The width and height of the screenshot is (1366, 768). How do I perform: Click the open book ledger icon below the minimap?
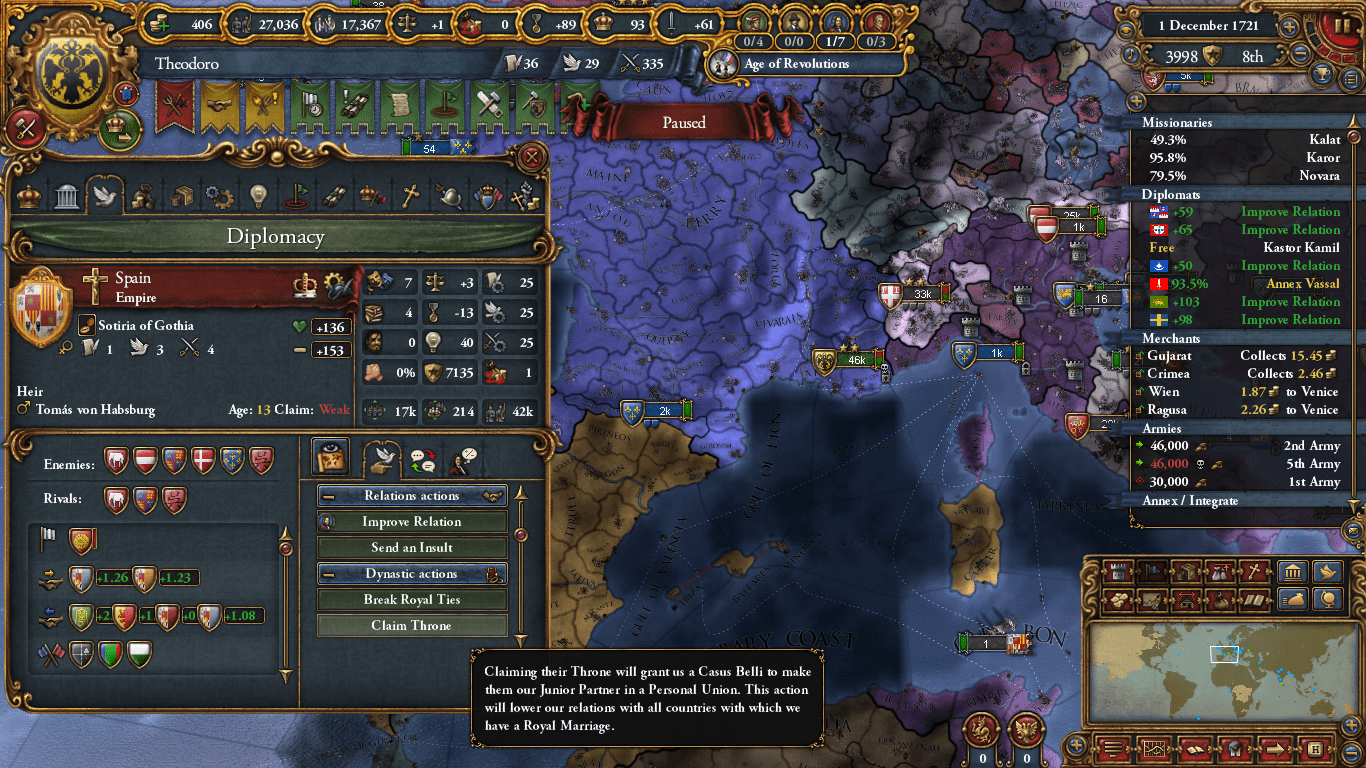1196,748
